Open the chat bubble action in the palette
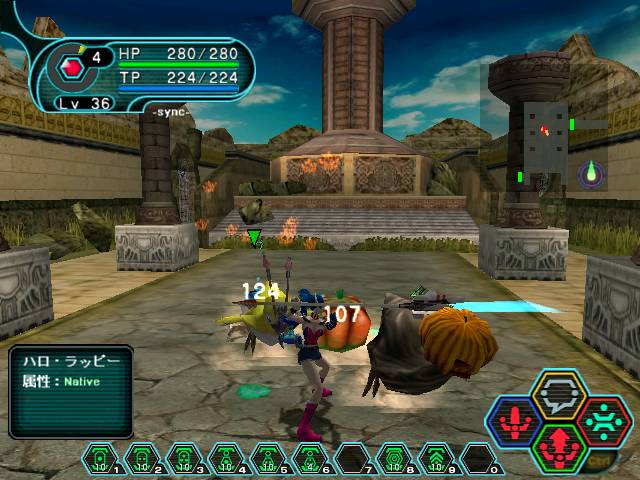This screenshot has height=480, width=640. [x=559, y=395]
